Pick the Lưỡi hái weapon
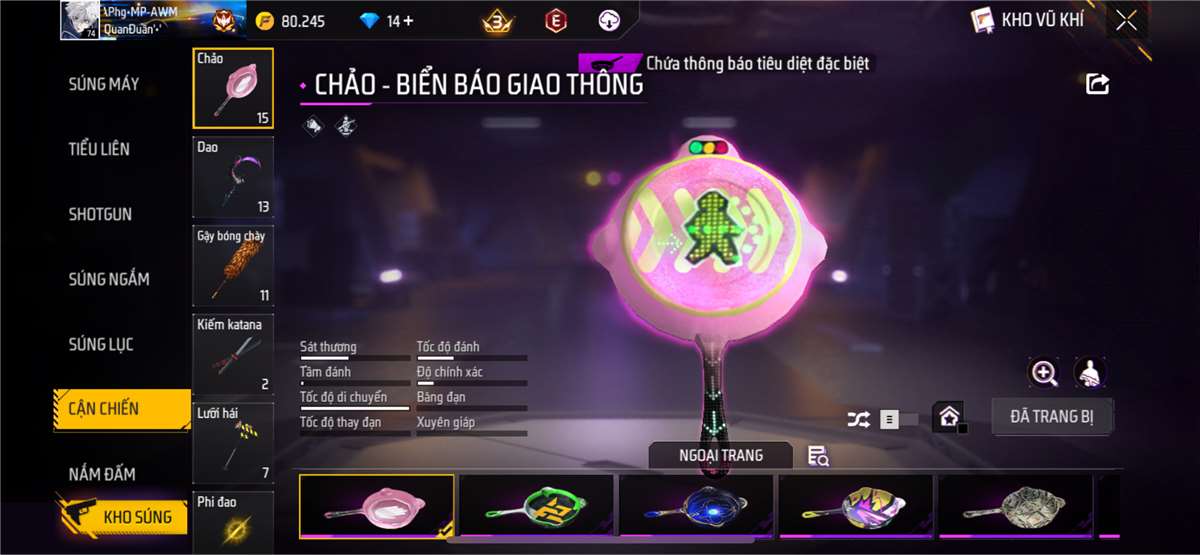Image resolution: width=1200 pixels, height=555 pixels. 233,442
